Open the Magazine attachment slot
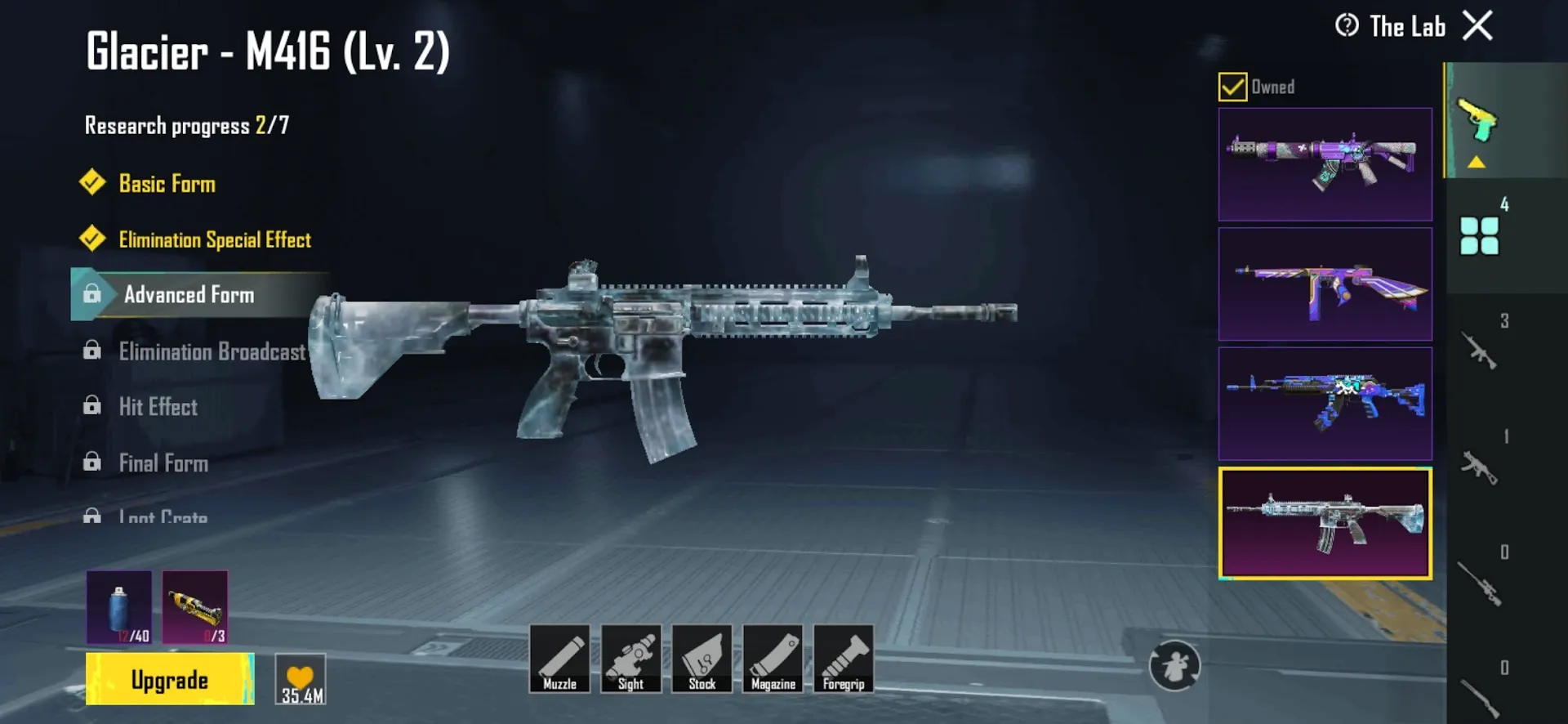Screen dimensions: 1568x724 773,660
